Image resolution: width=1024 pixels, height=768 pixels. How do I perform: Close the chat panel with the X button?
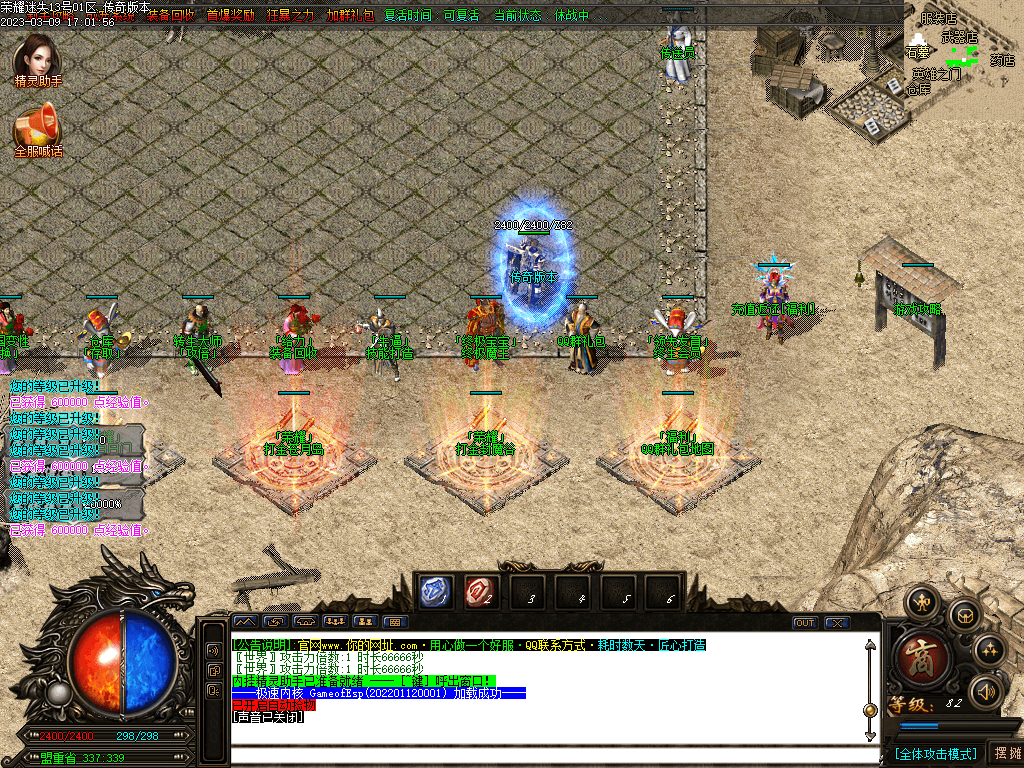(x=837, y=622)
